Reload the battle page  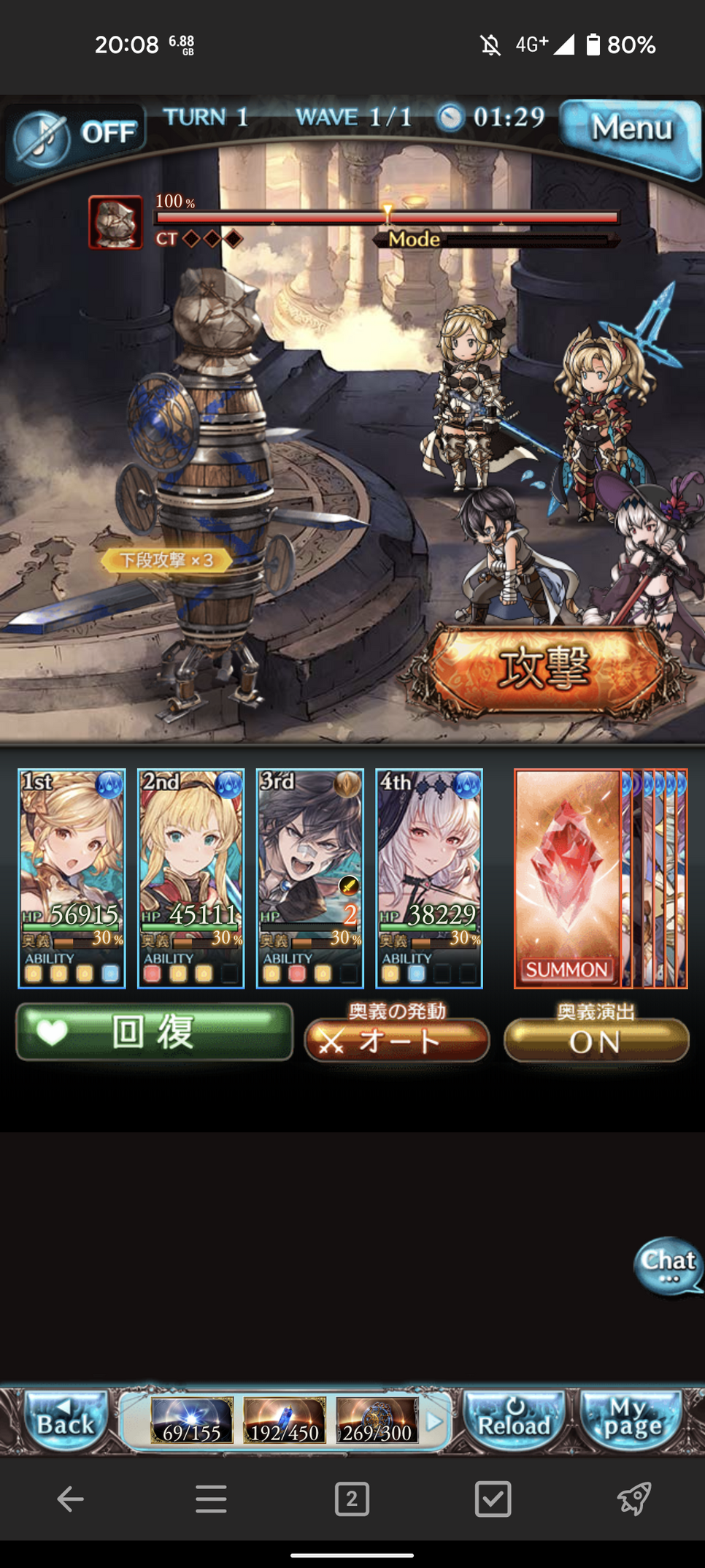[515, 1420]
